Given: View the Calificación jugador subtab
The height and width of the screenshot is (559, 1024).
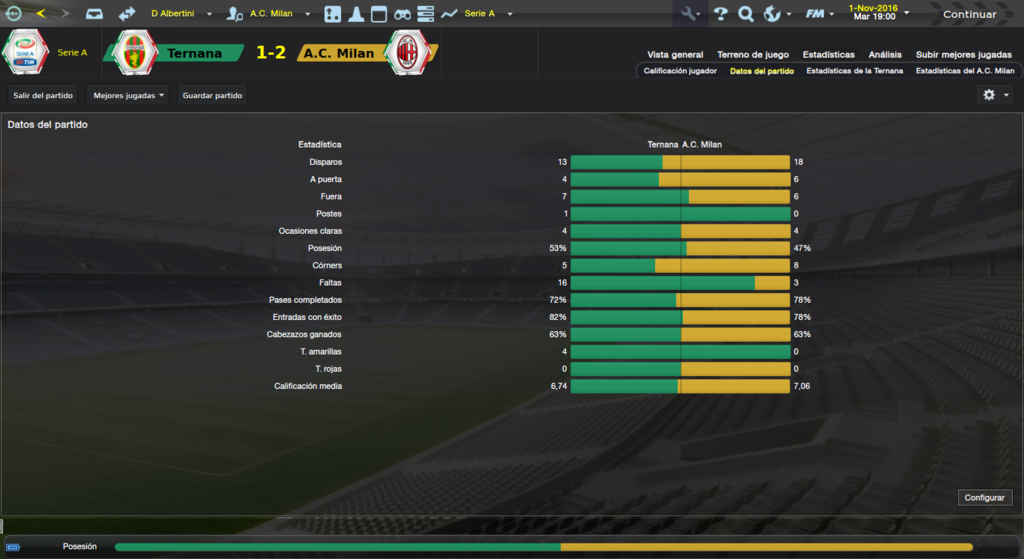Looking at the screenshot, I should click(x=680, y=71).
